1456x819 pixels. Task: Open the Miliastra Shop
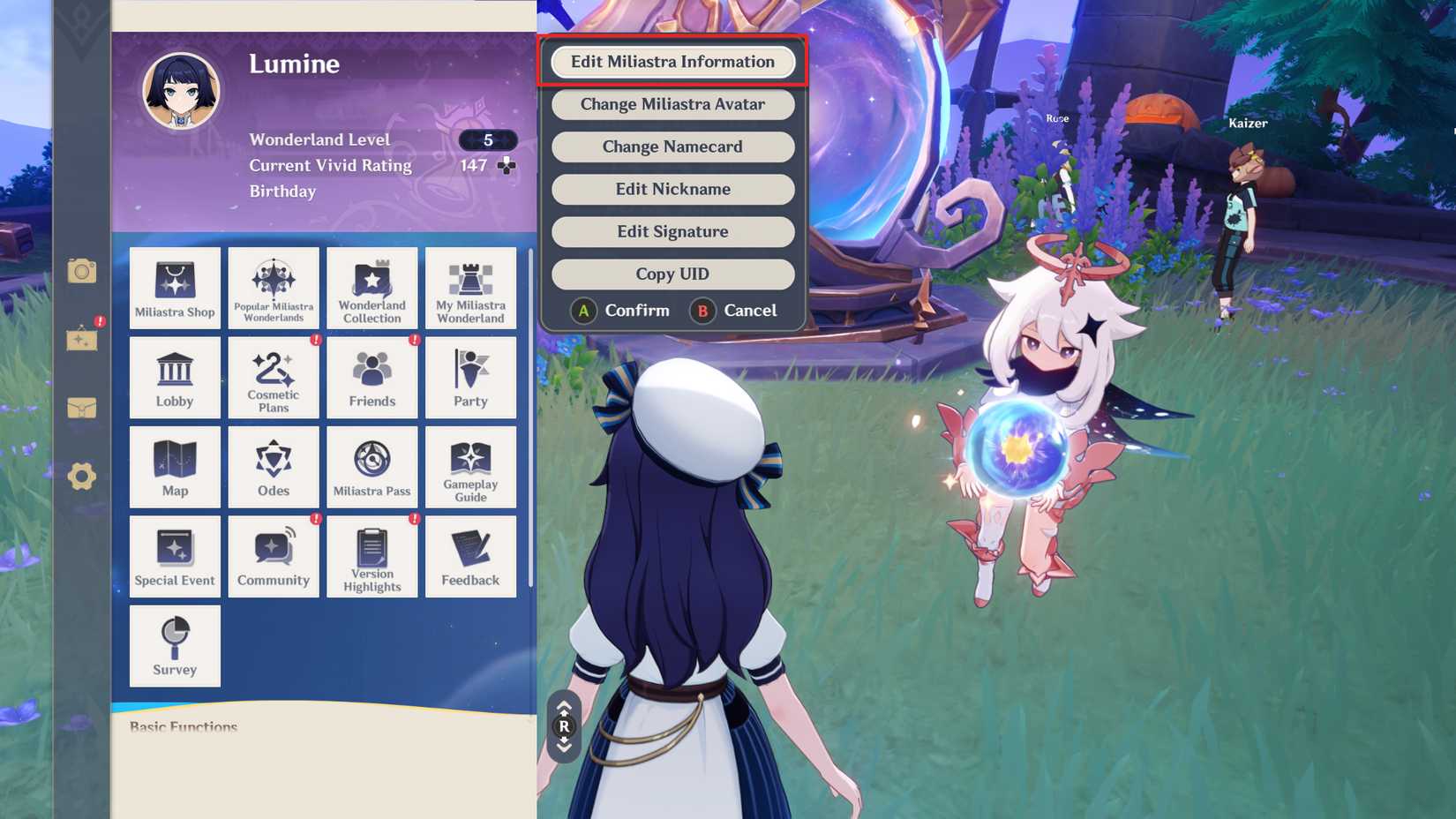(x=174, y=288)
